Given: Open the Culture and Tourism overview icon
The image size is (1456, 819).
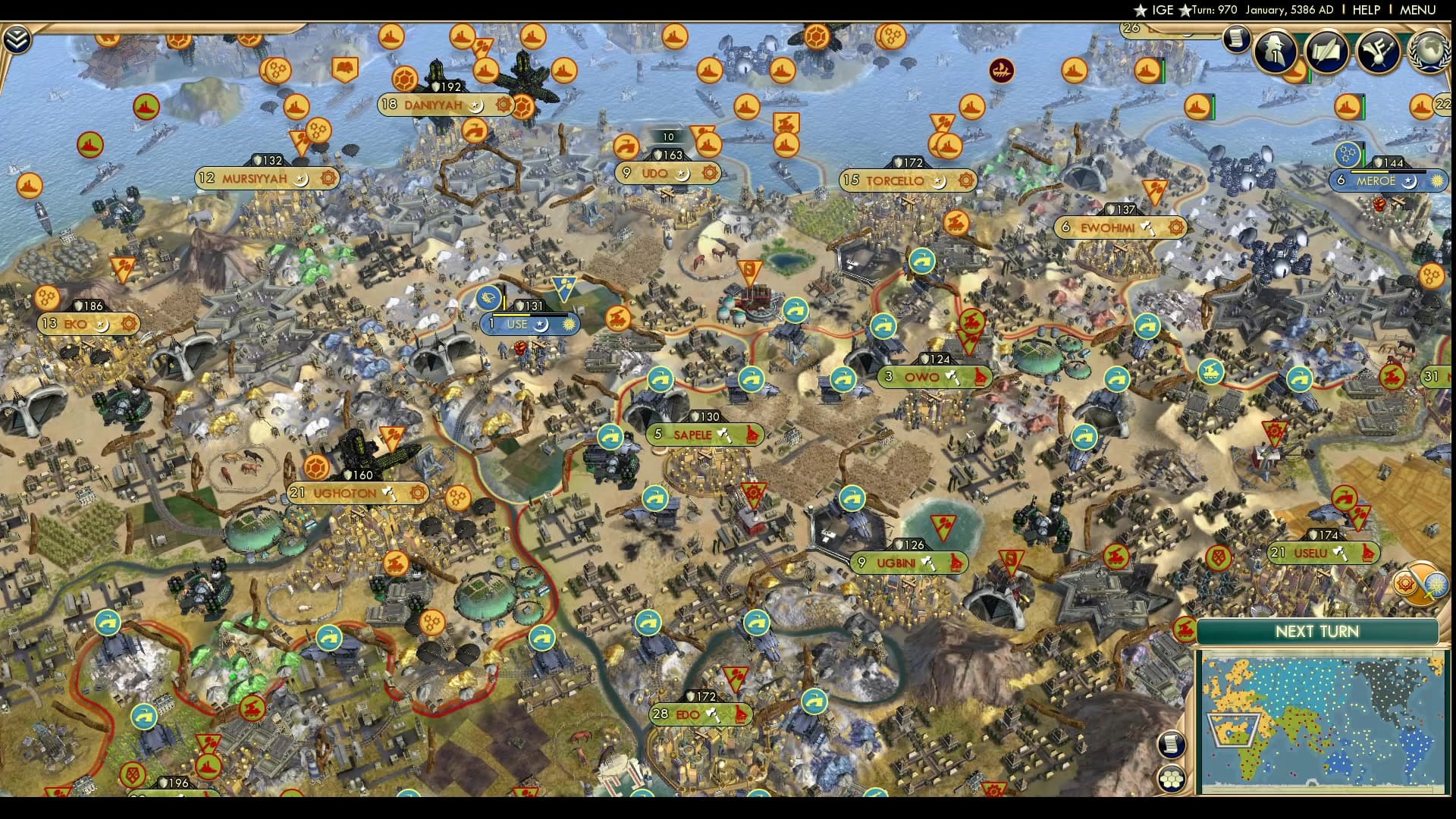Looking at the screenshot, I should coord(1380,52).
